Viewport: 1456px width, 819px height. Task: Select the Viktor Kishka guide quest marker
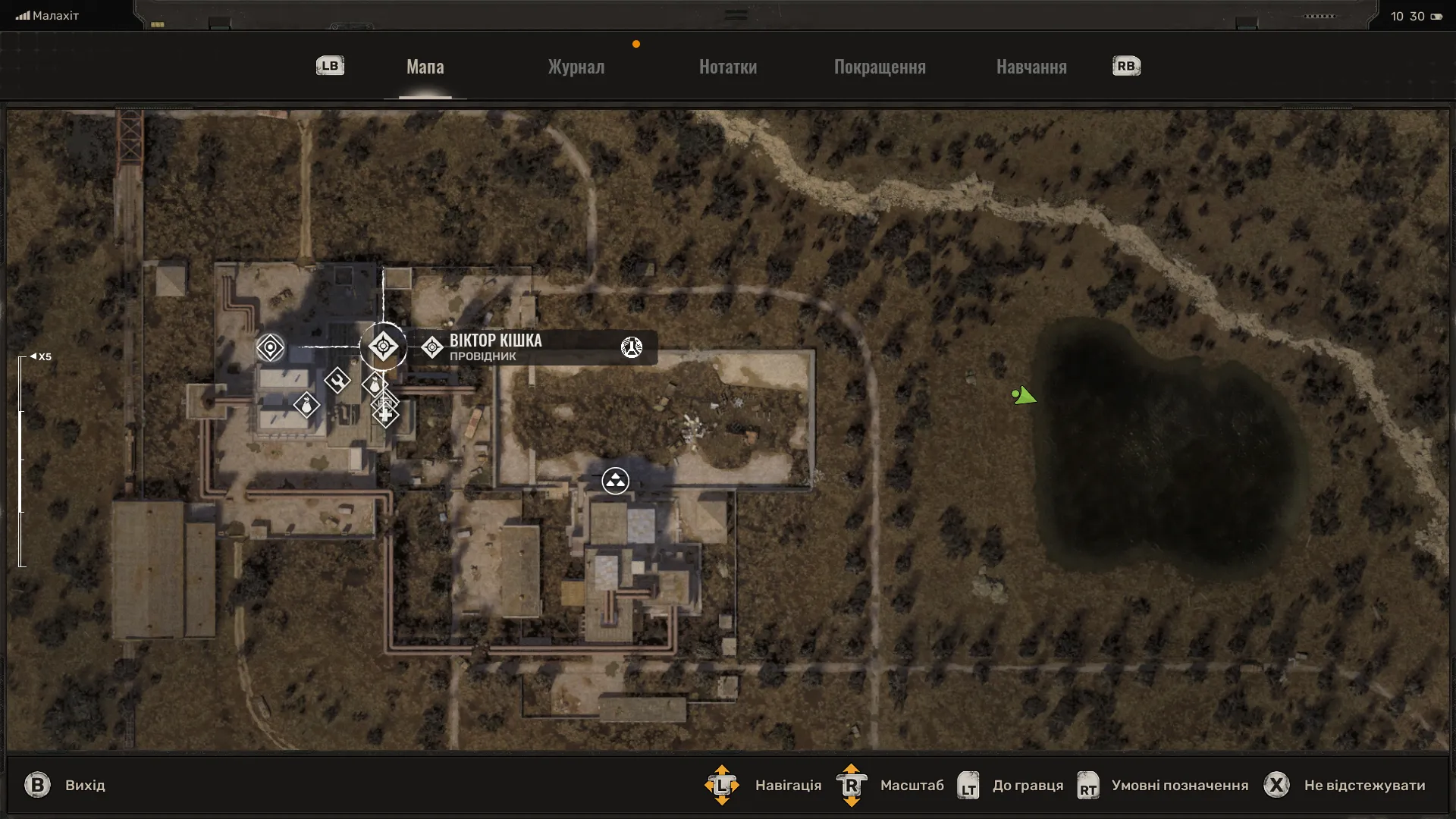pyautogui.click(x=384, y=347)
